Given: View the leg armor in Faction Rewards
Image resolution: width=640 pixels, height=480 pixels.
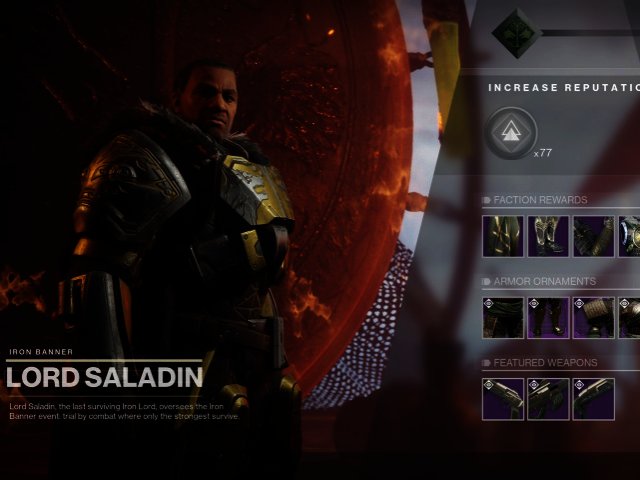Looking at the screenshot, I should [548, 236].
